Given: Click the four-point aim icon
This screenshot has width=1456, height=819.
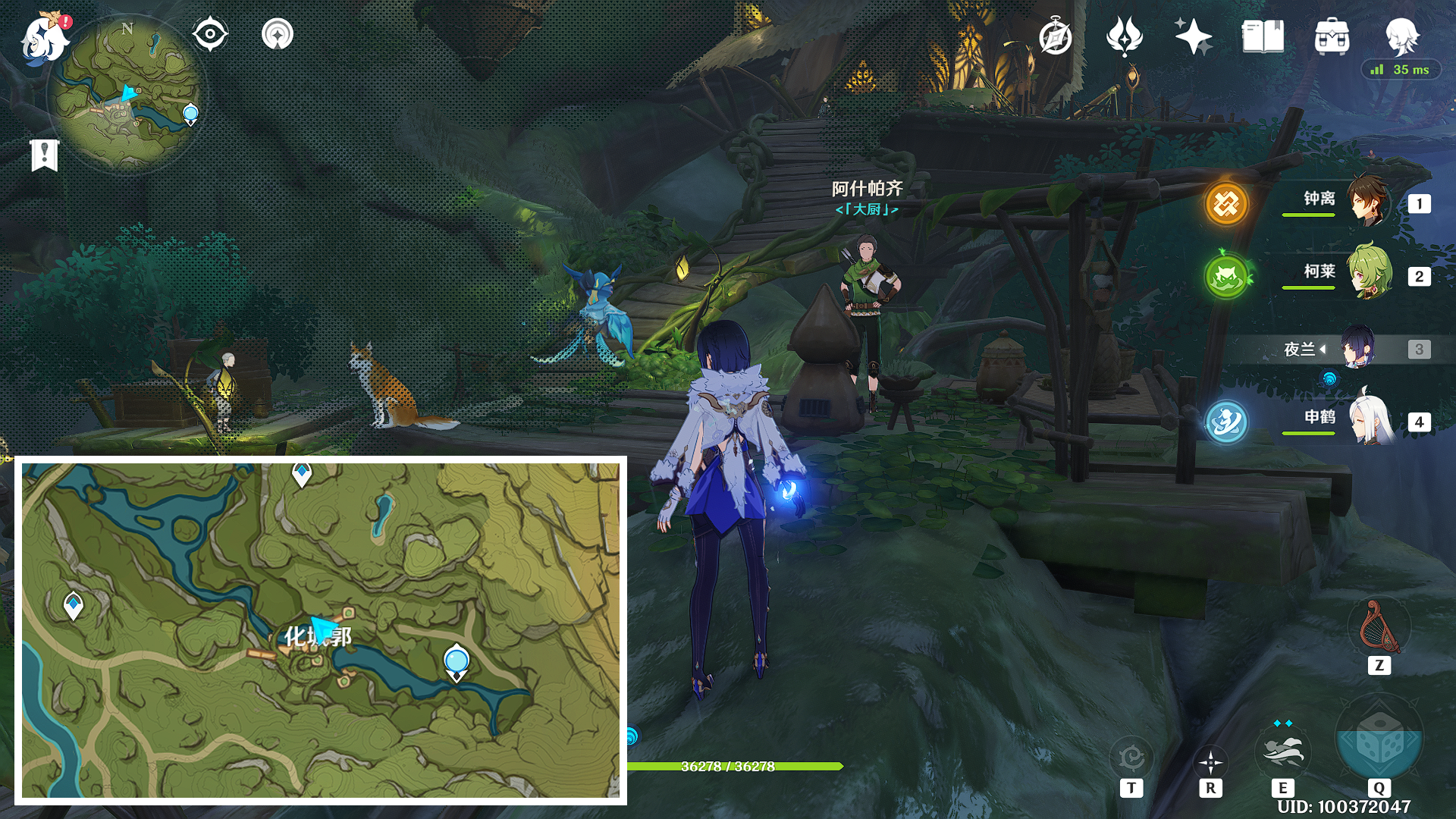Looking at the screenshot, I should pos(1210,761).
